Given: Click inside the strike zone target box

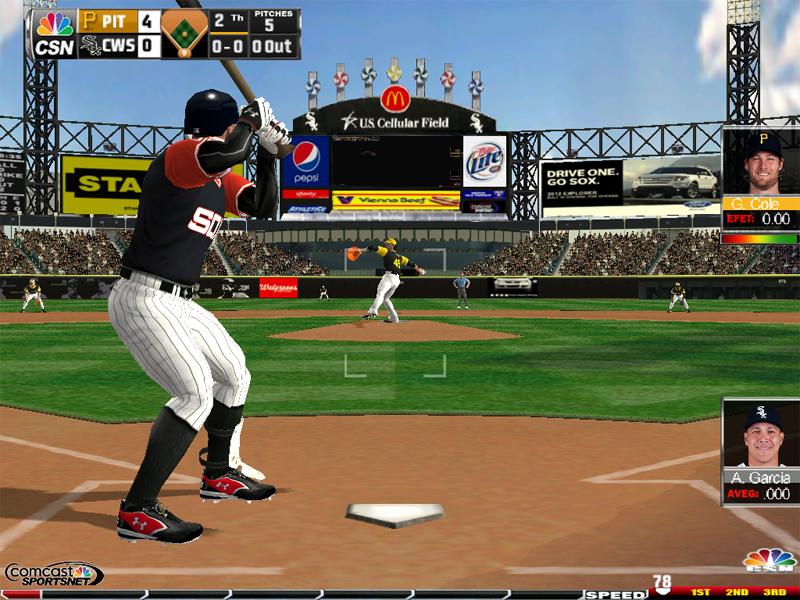Looking at the screenshot, I should pos(395,365).
